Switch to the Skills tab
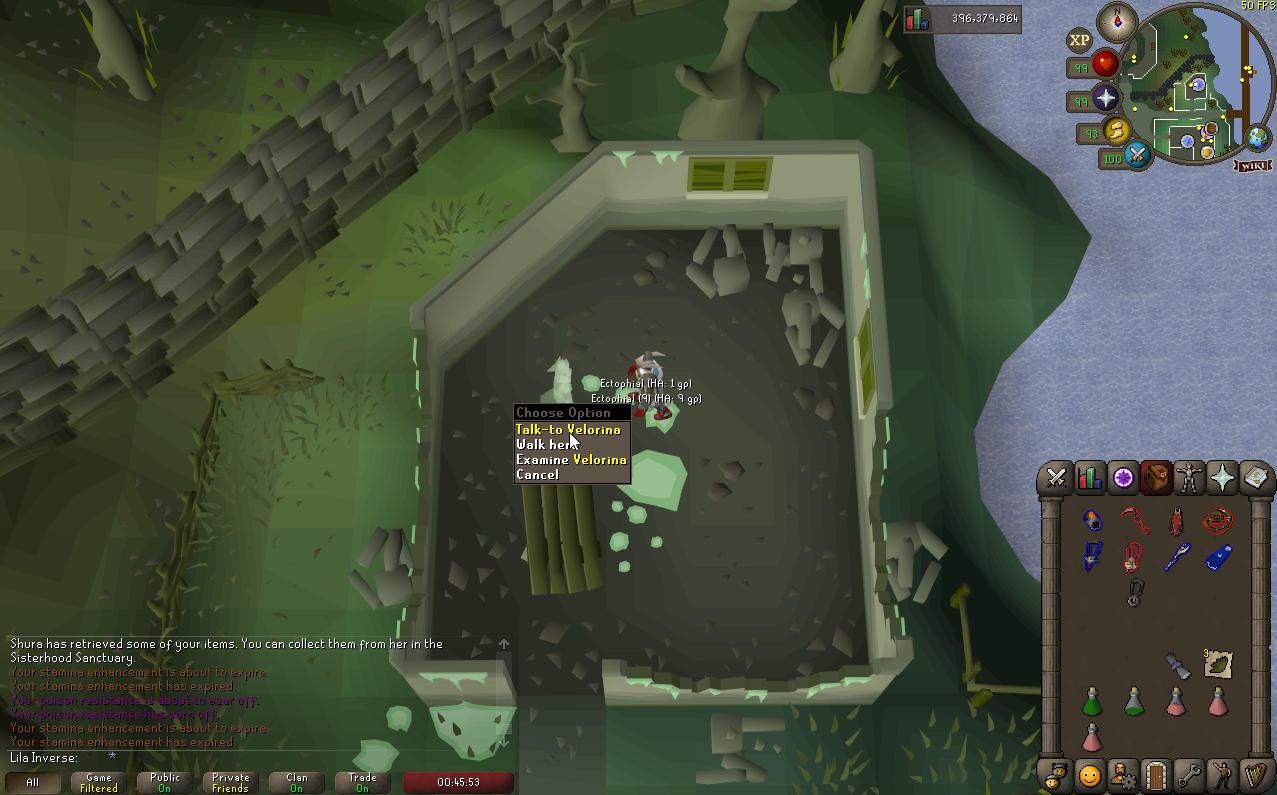This screenshot has width=1277, height=795. [1090, 478]
